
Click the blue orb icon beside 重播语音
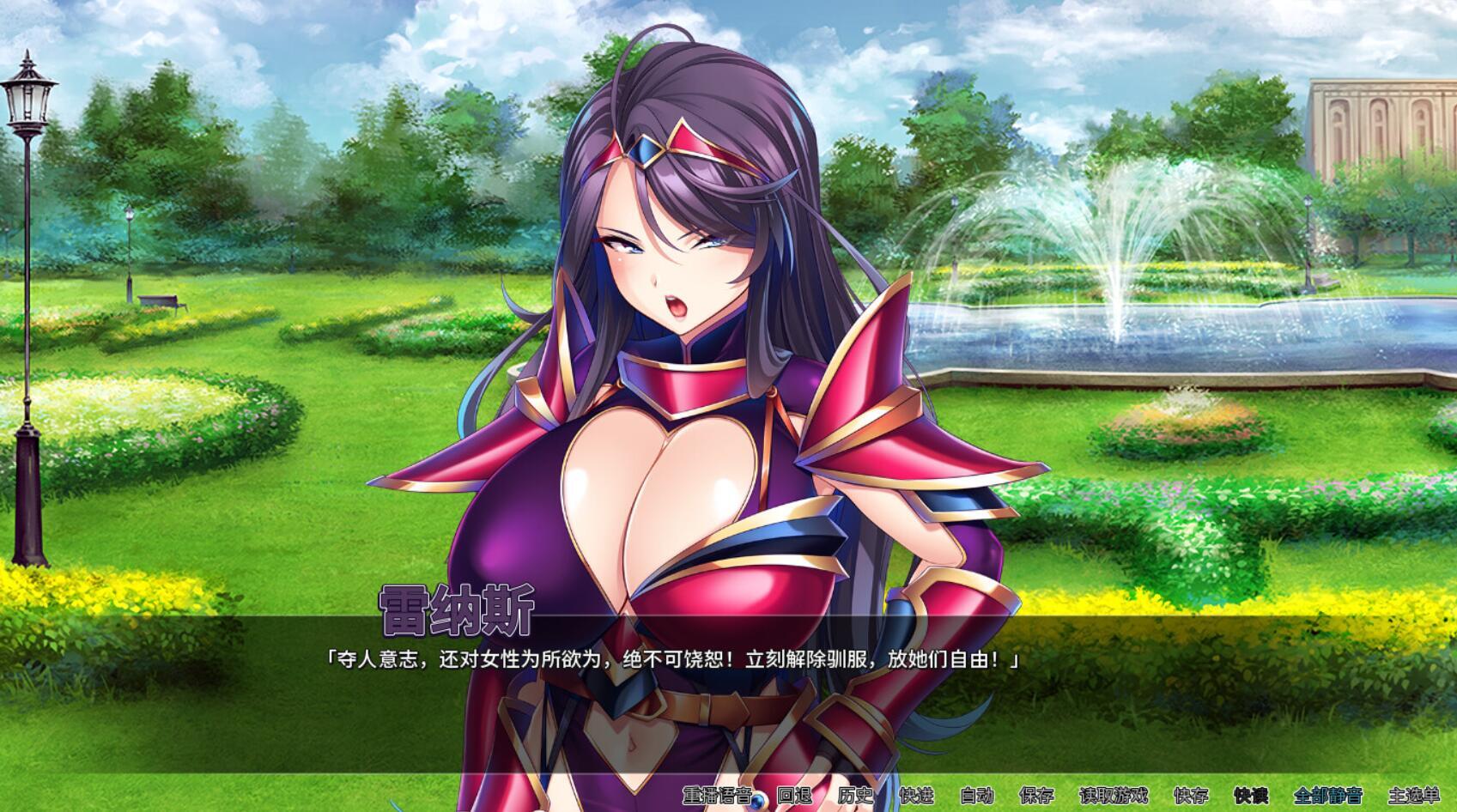[759, 800]
